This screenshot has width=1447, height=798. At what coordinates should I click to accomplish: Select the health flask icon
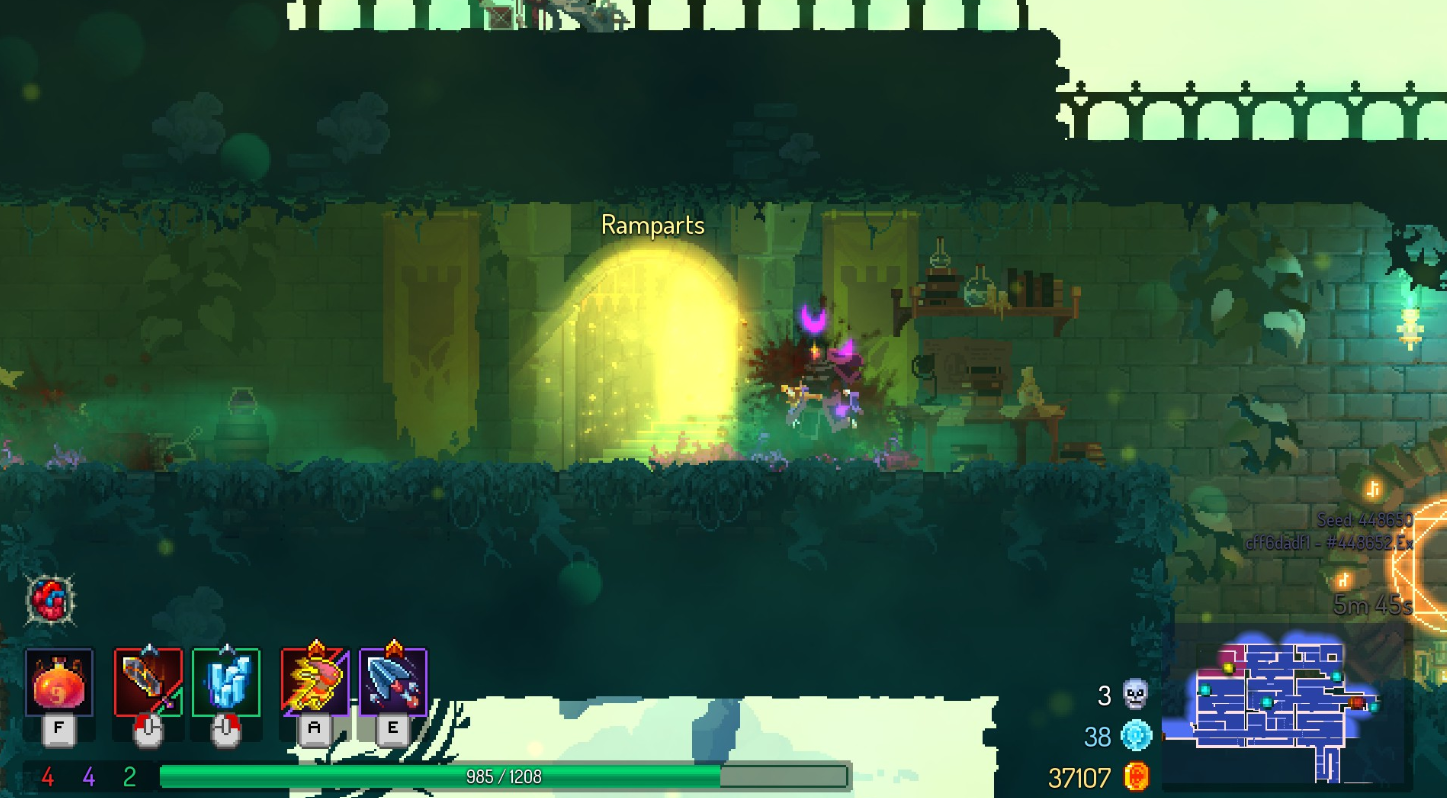pos(57,683)
